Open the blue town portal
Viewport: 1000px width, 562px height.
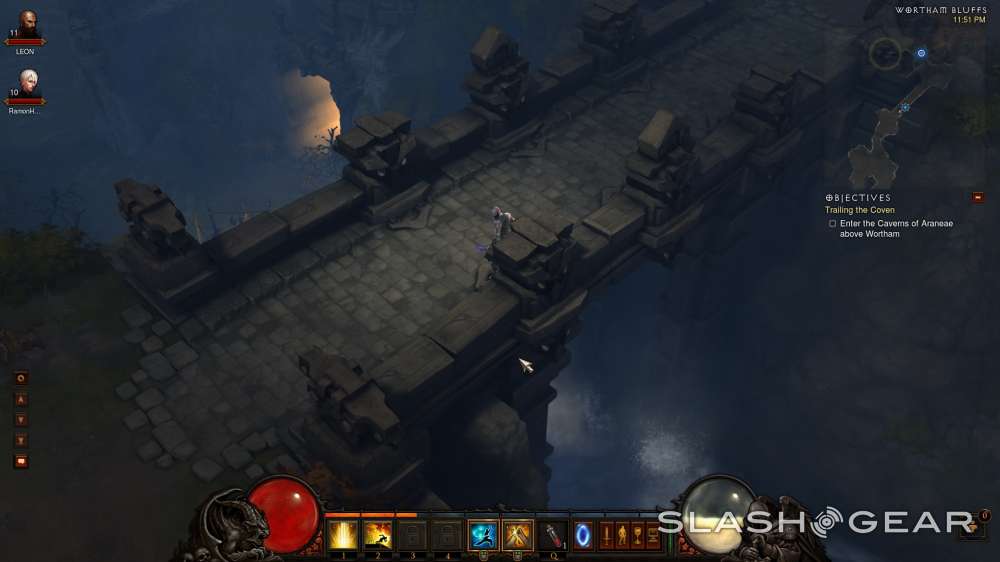tap(582, 535)
